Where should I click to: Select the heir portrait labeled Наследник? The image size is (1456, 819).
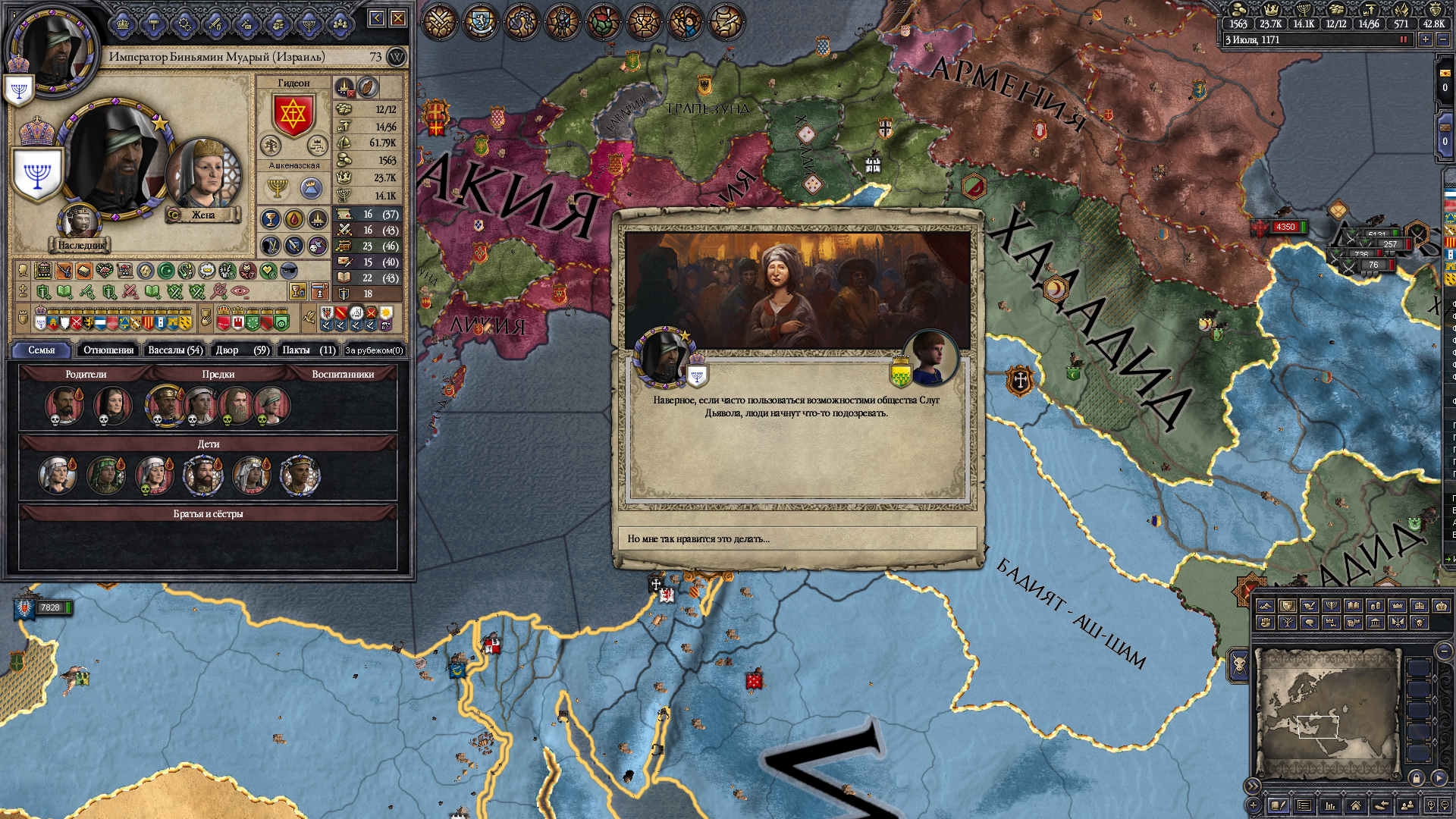point(80,222)
